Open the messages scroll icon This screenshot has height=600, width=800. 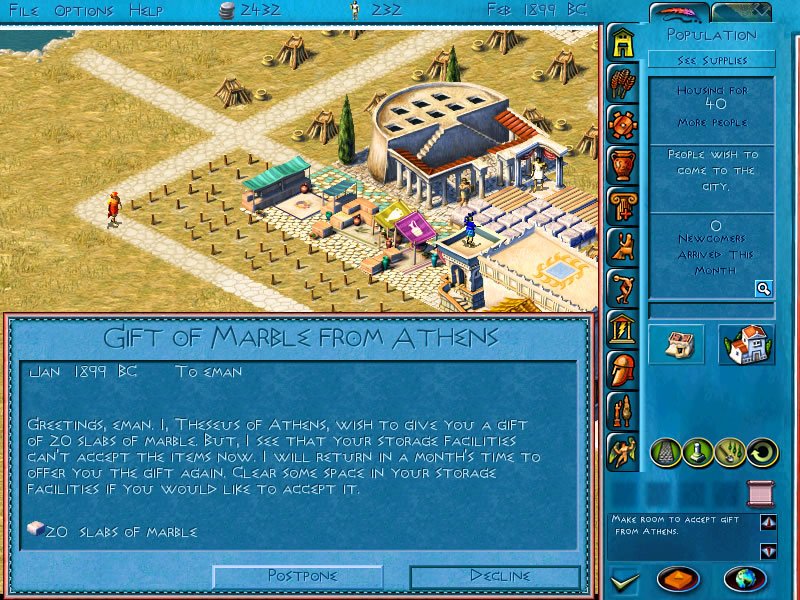tap(761, 494)
